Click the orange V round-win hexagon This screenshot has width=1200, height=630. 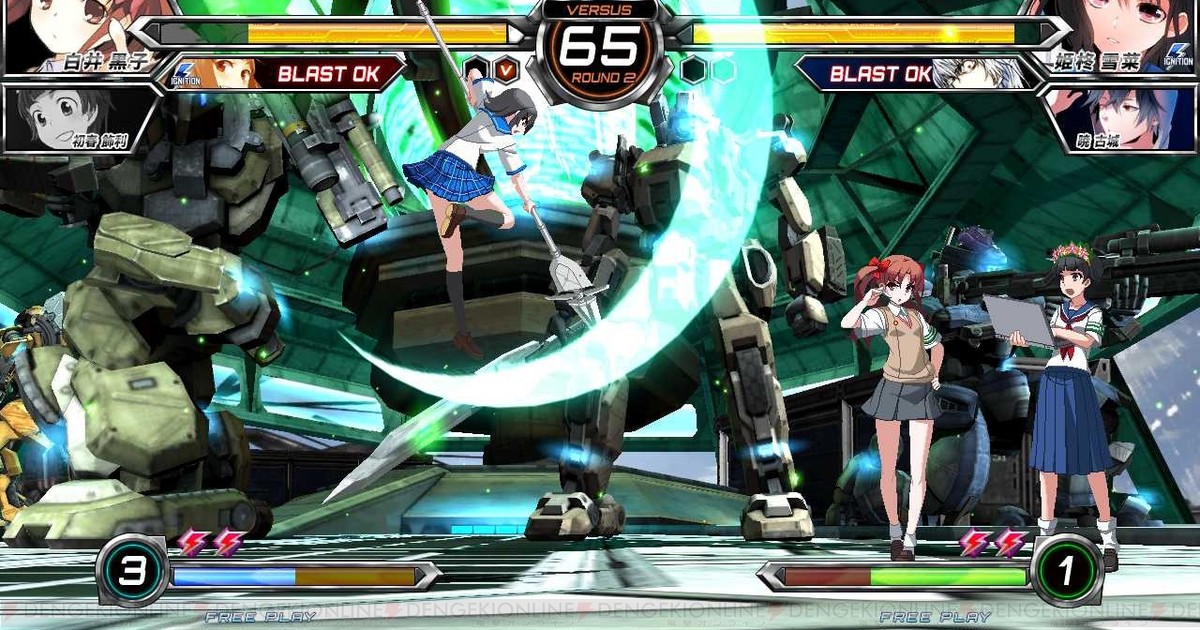506,70
